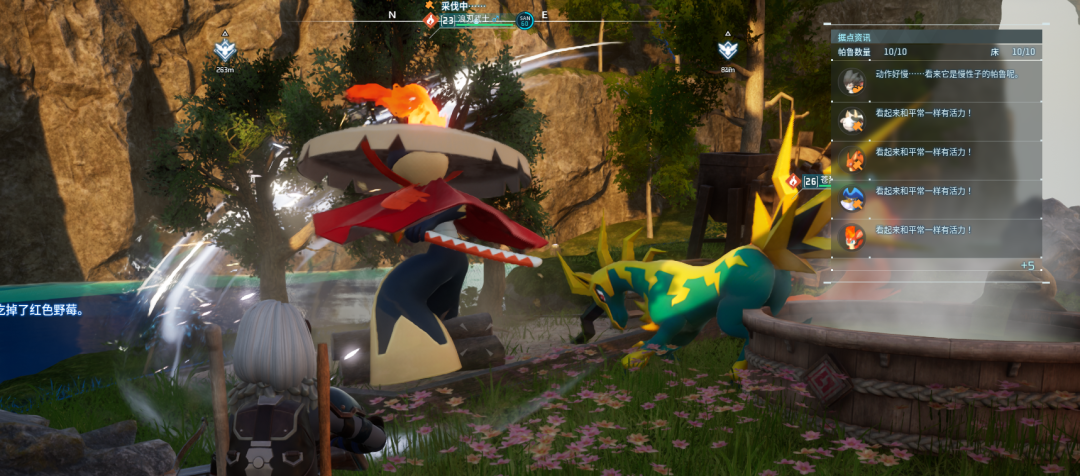Click the 263m base waypoint marker
The width and height of the screenshot is (1080, 476).
click(225, 50)
